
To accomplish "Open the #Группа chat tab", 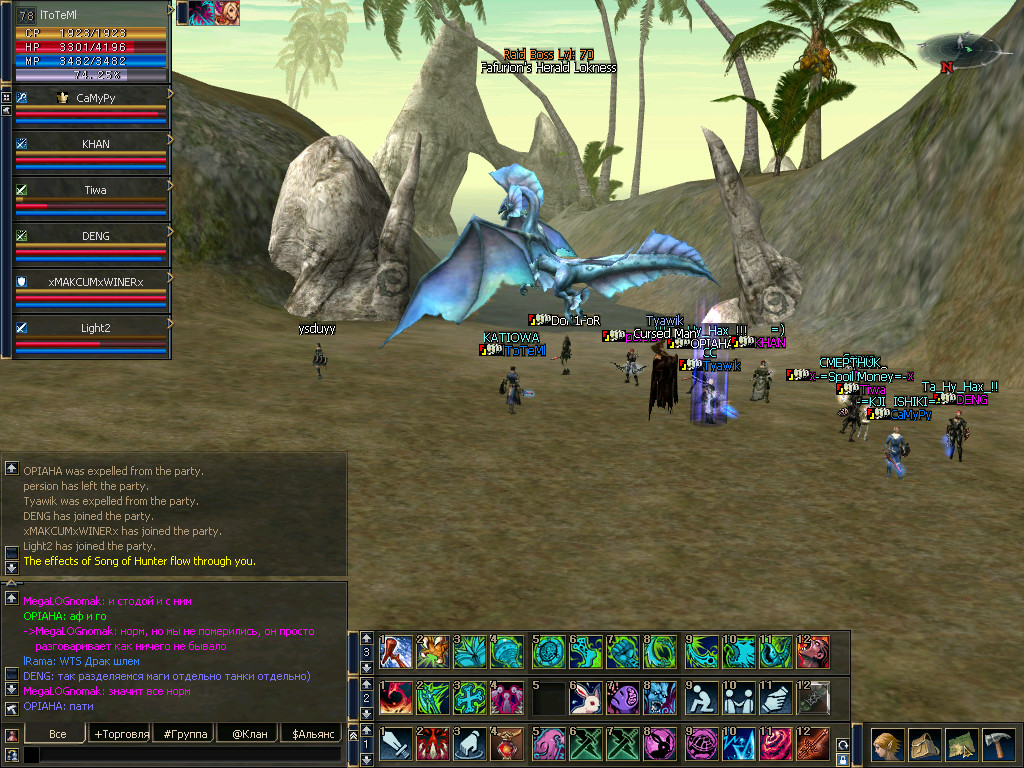I will (186, 734).
